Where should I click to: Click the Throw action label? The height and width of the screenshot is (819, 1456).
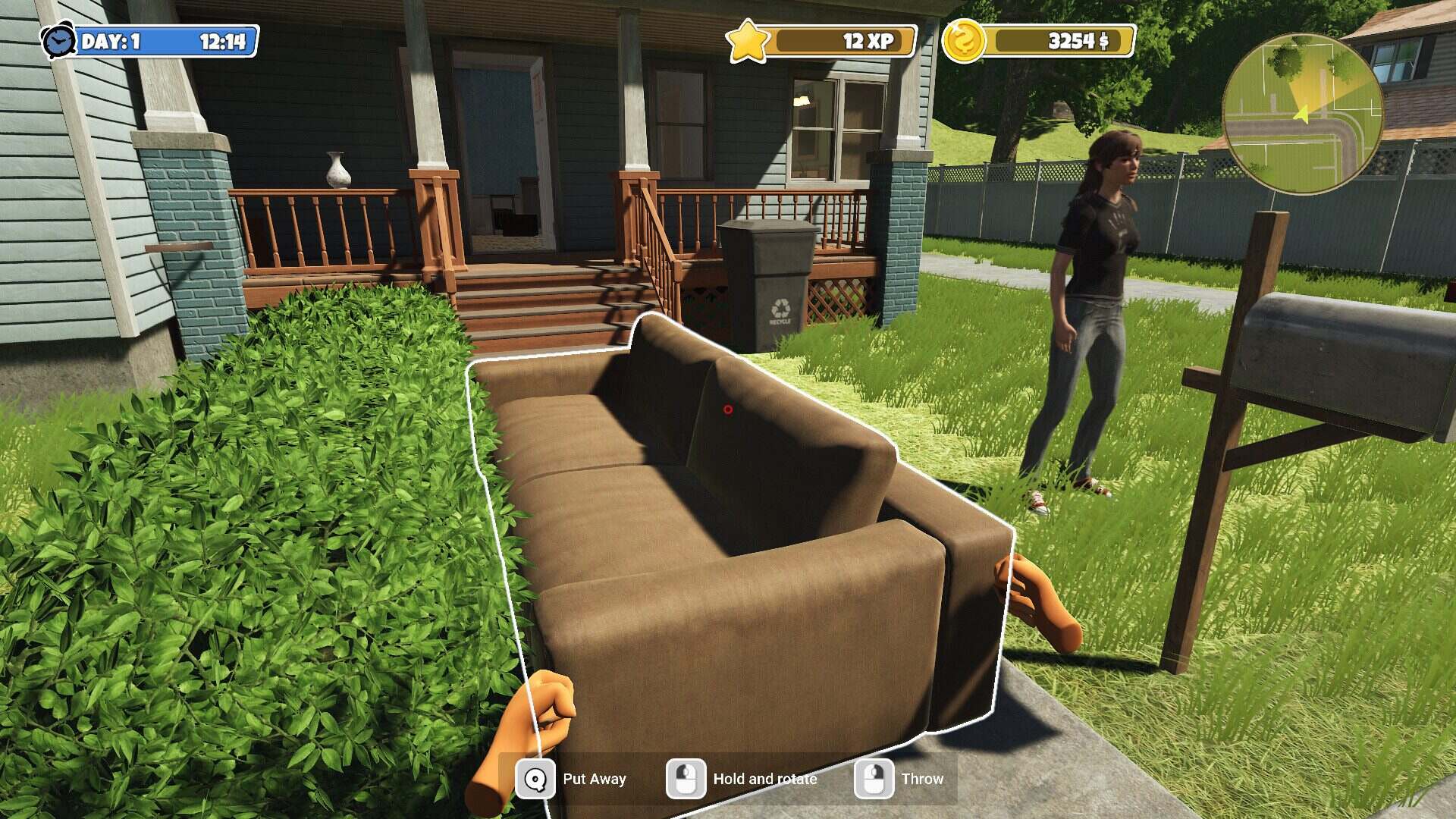(922, 779)
